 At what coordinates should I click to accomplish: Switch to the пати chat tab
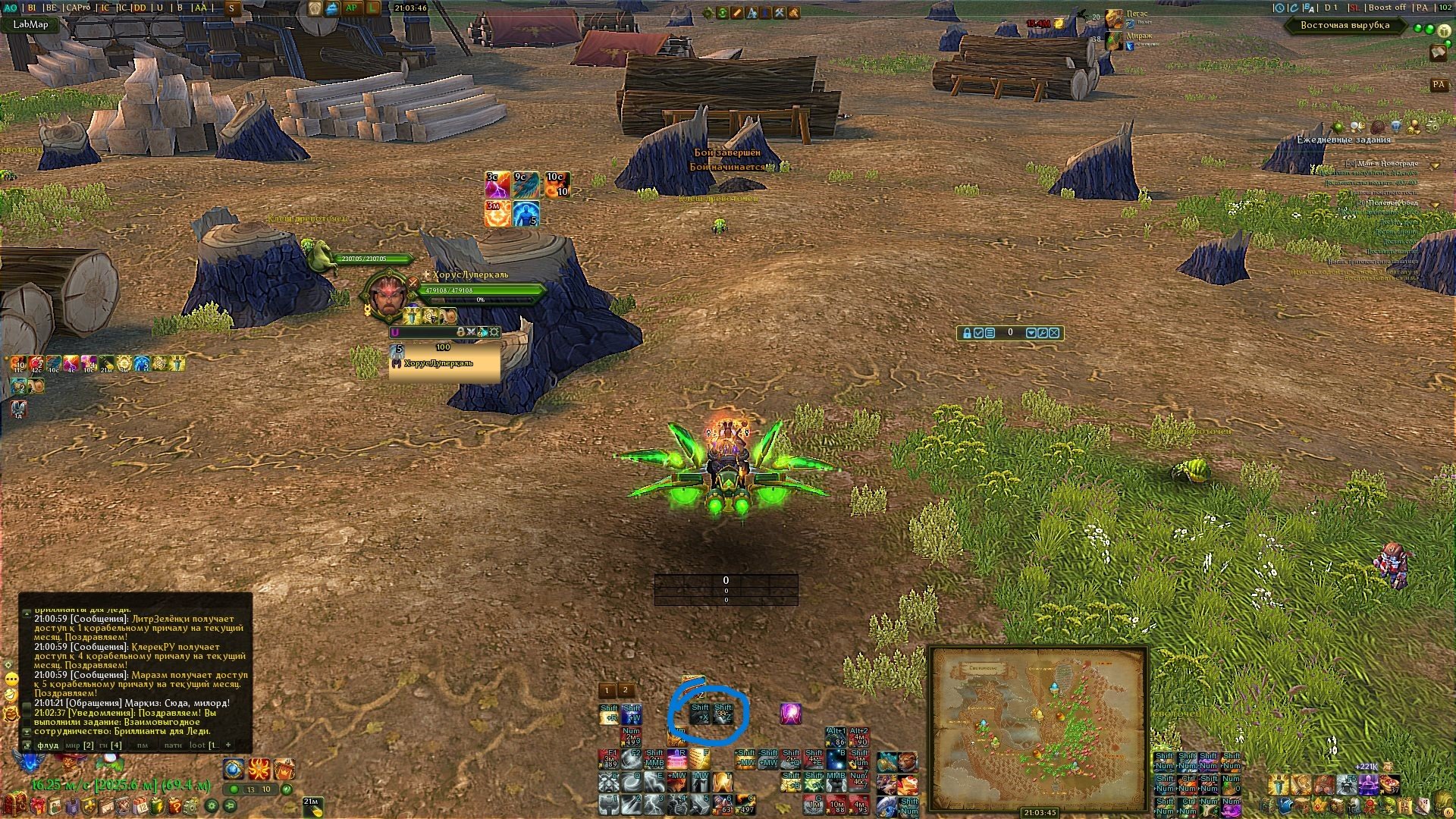(x=173, y=745)
